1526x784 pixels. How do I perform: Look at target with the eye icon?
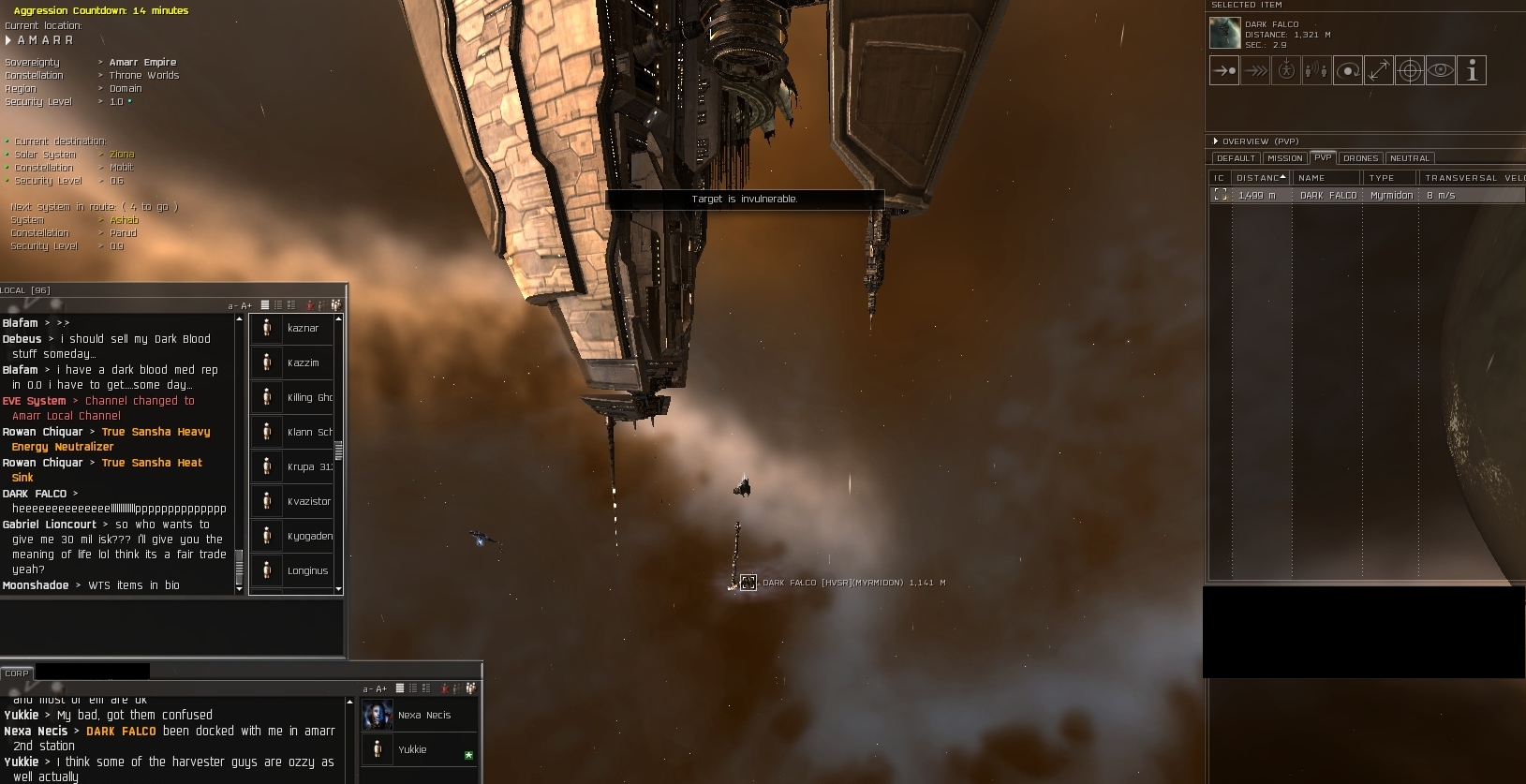[1441, 70]
